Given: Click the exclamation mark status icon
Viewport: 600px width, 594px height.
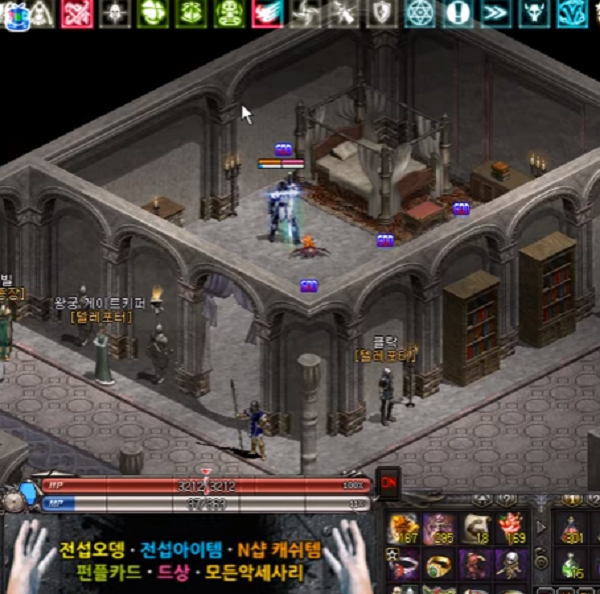Looking at the screenshot, I should [457, 13].
